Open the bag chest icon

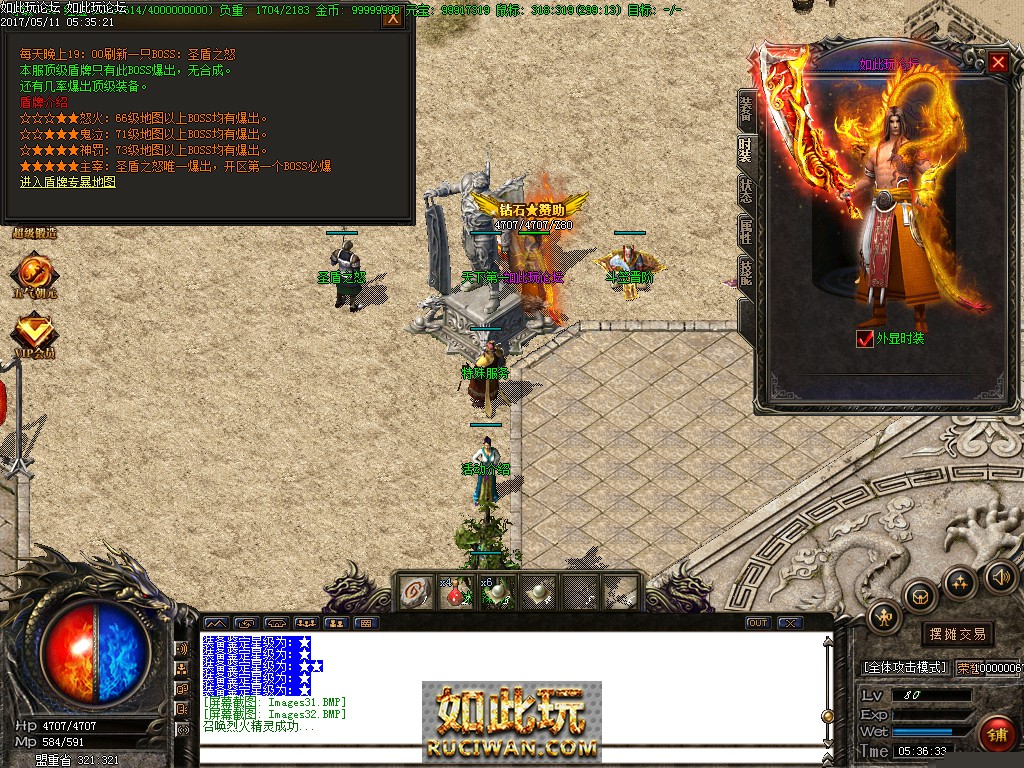click(920, 596)
